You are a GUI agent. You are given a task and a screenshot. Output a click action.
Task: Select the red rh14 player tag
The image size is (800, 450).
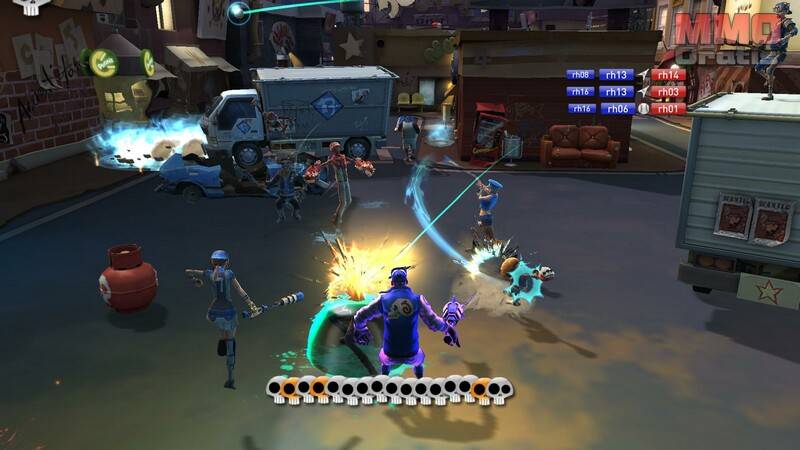coord(668,74)
